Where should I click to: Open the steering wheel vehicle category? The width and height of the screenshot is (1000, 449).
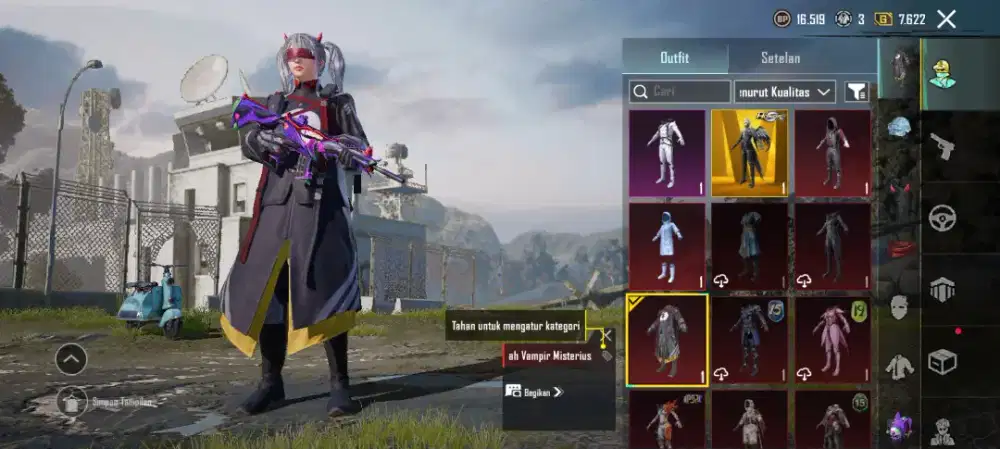941,217
